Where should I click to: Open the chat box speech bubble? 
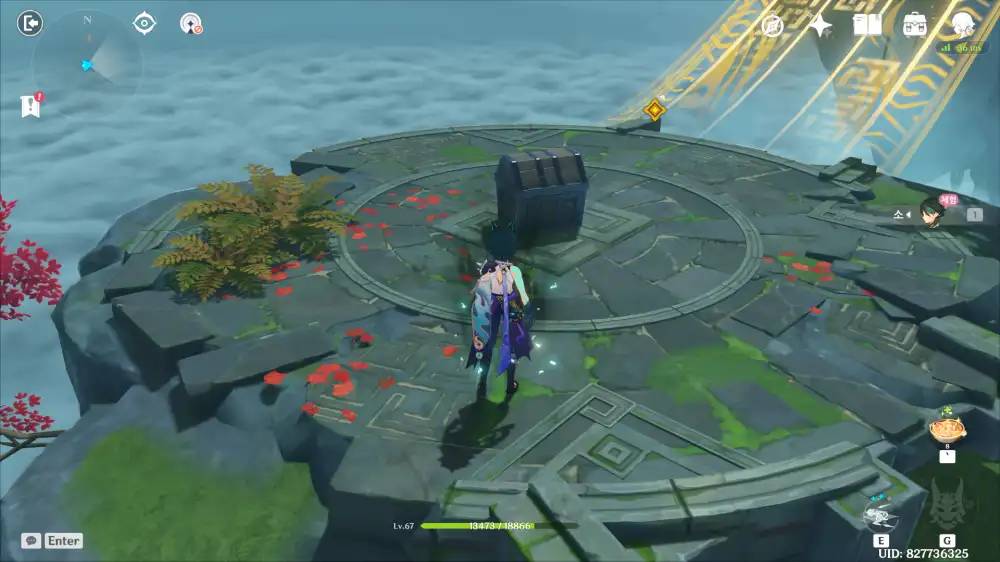(x=31, y=540)
